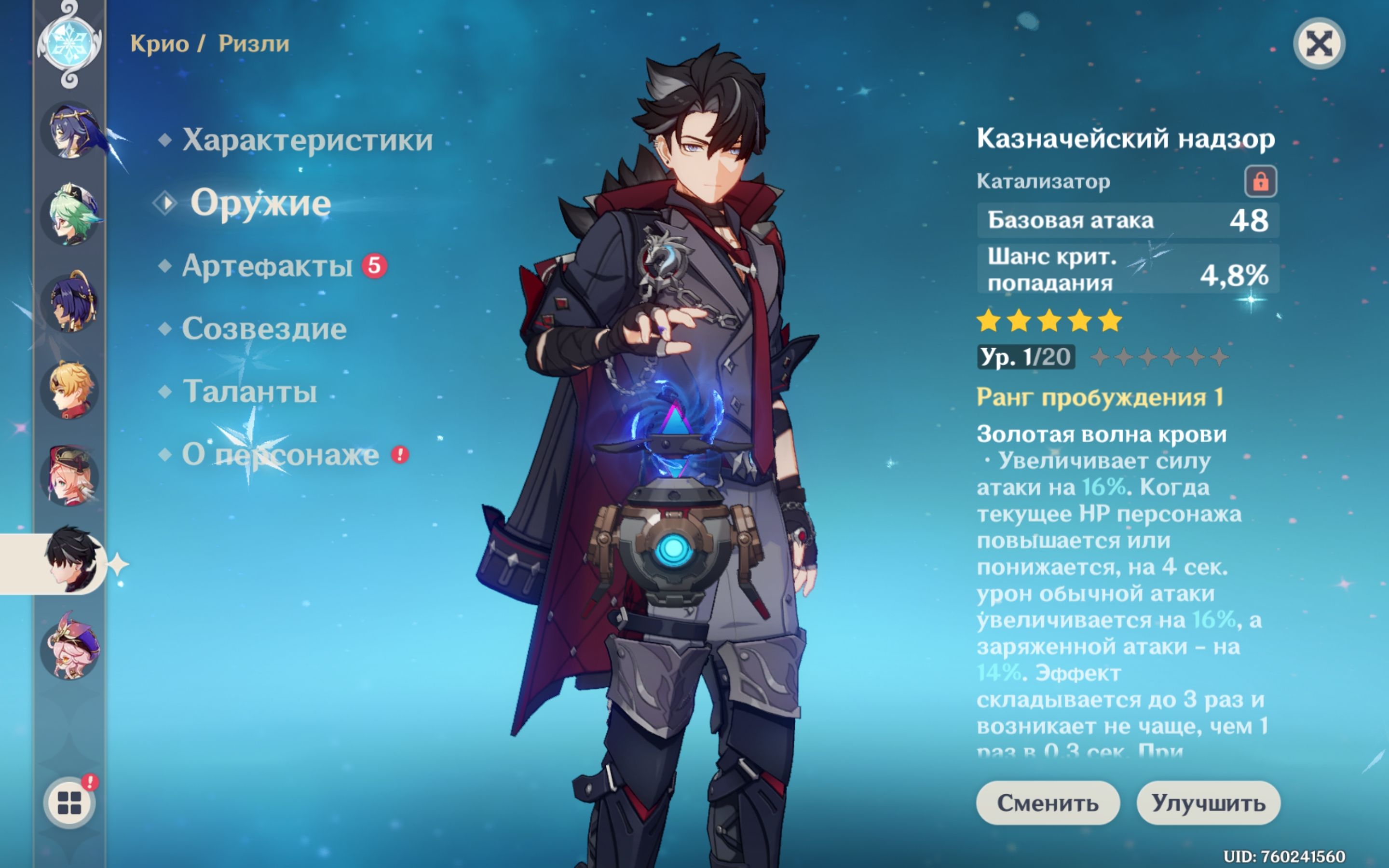Show the Созвездие page

[264, 329]
